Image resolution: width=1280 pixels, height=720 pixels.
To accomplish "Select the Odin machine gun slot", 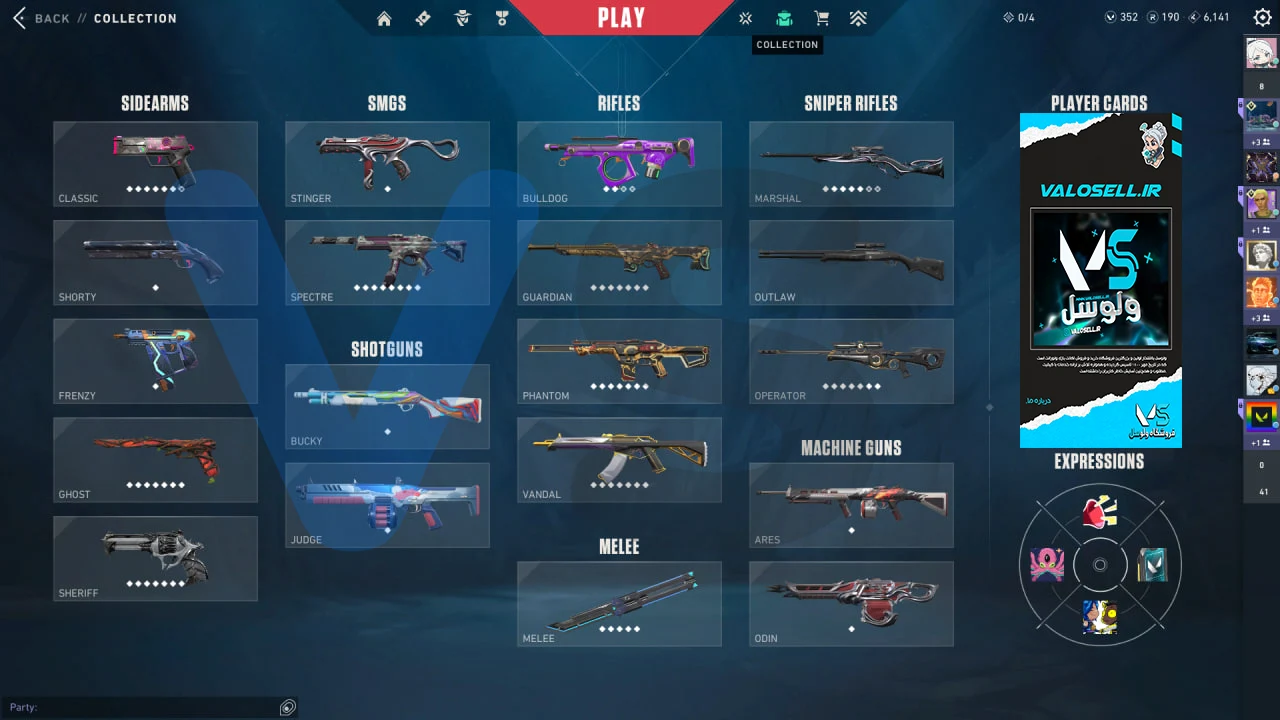I will click(851, 603).
